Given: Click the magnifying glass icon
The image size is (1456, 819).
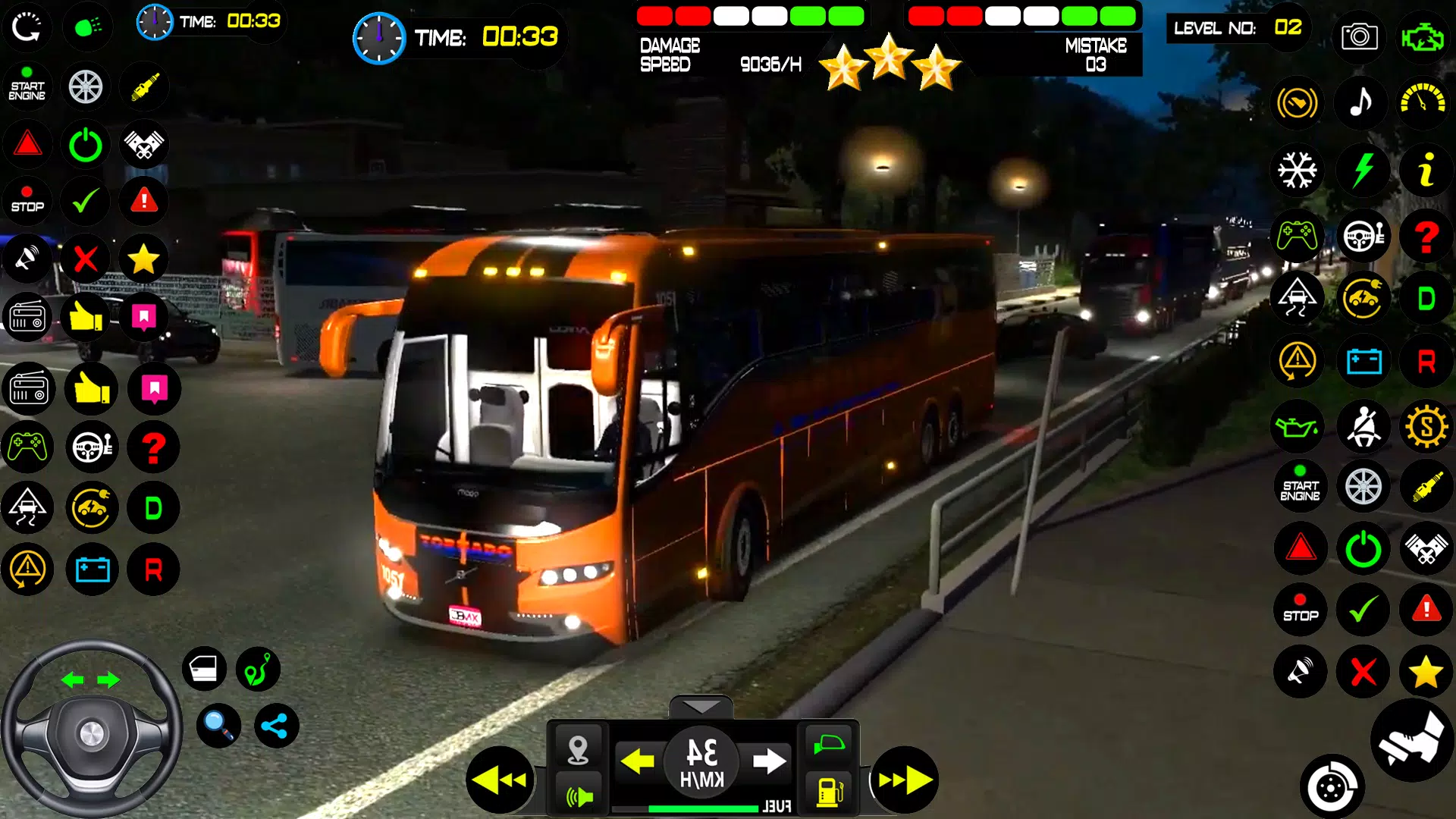Looking at the screenshot, I should [x=218, y=726].
